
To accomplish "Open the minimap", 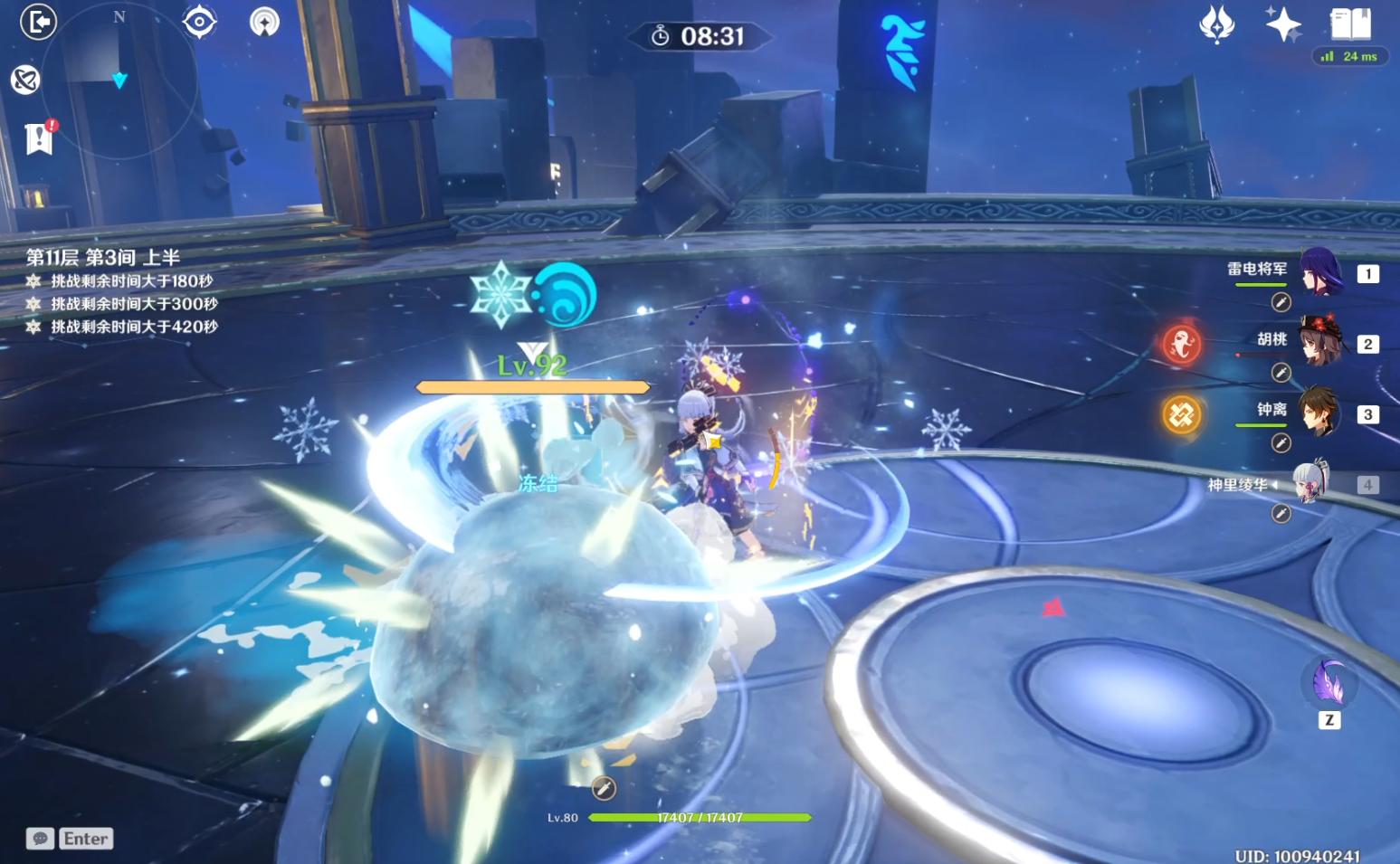I will [x=120, y=81].
